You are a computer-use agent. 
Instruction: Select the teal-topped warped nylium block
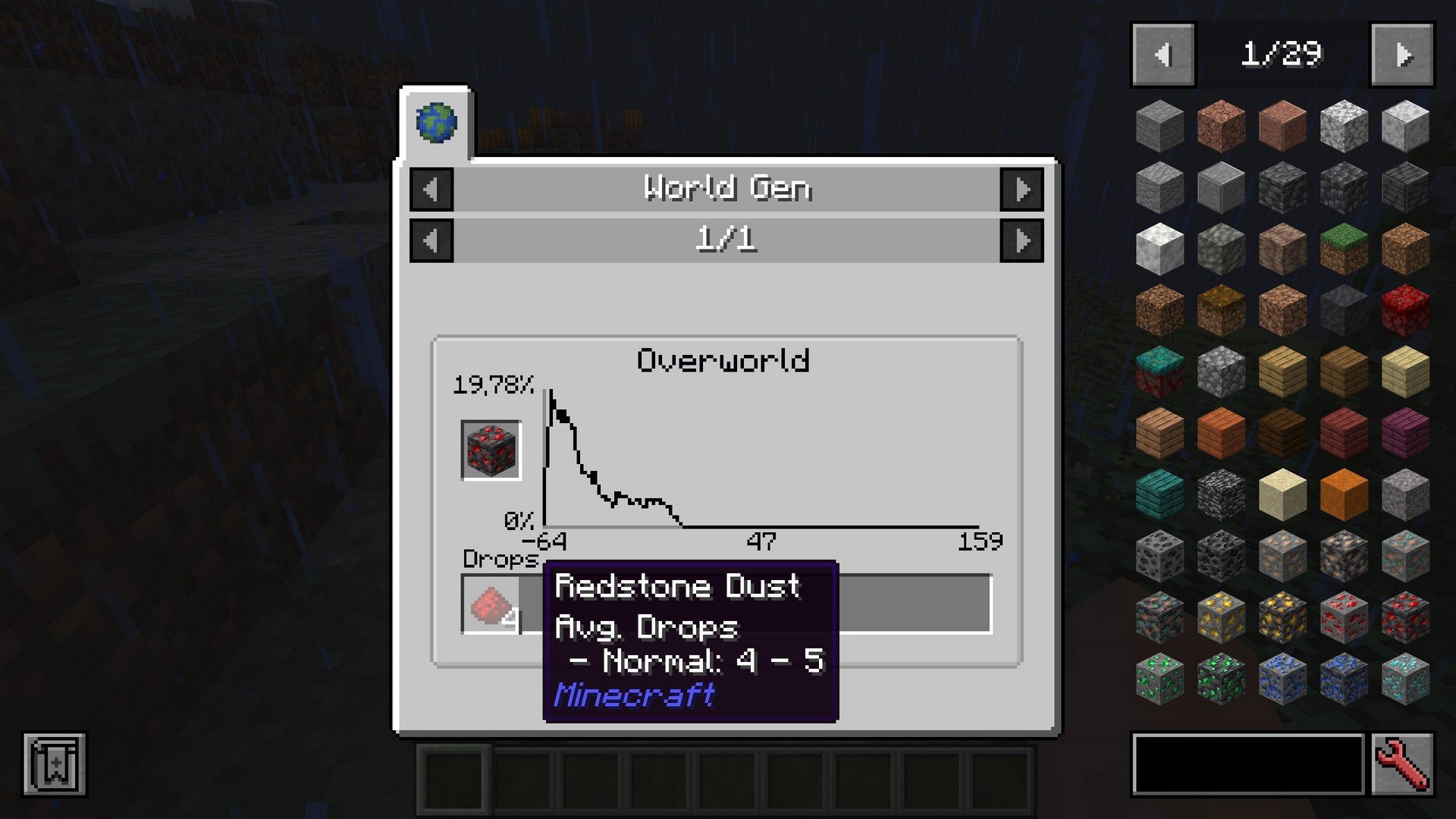coord(1159,372)
